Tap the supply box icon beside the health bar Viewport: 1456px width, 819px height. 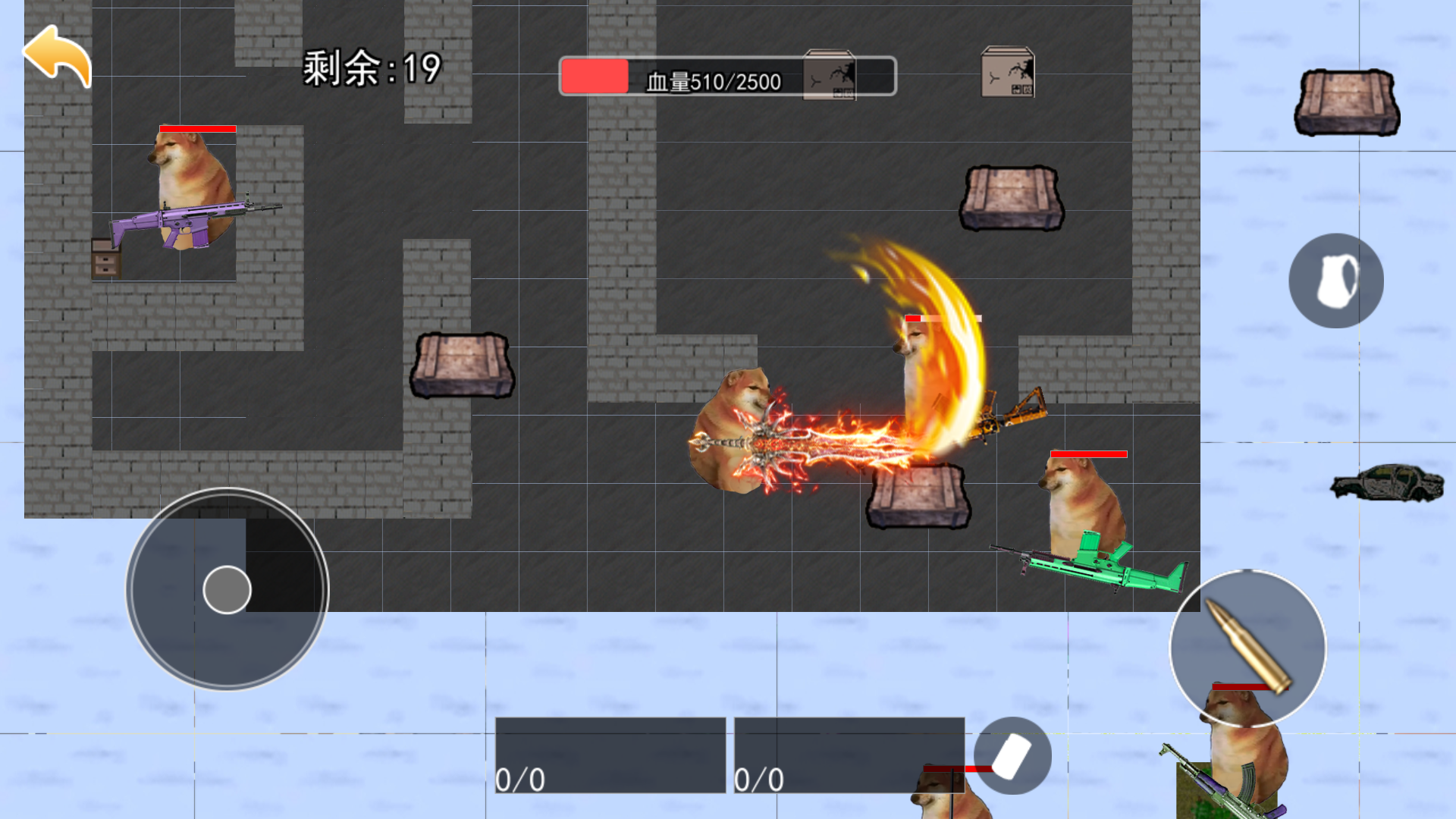coord(829,76)
